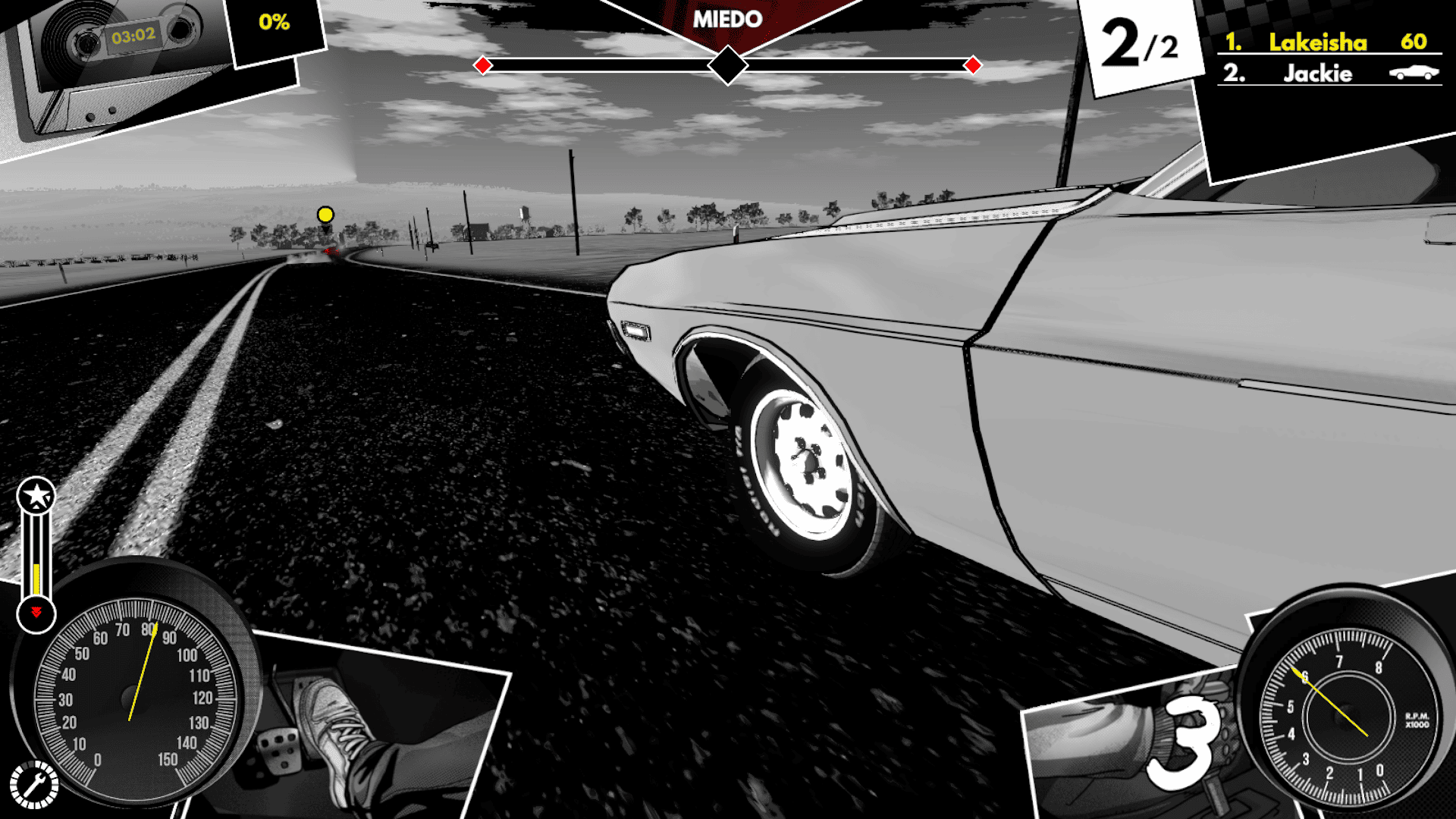The height and width of the screenshot is (819, 1456).
Task: Click the wrench repair icon
Action: [x=33, y=786]
